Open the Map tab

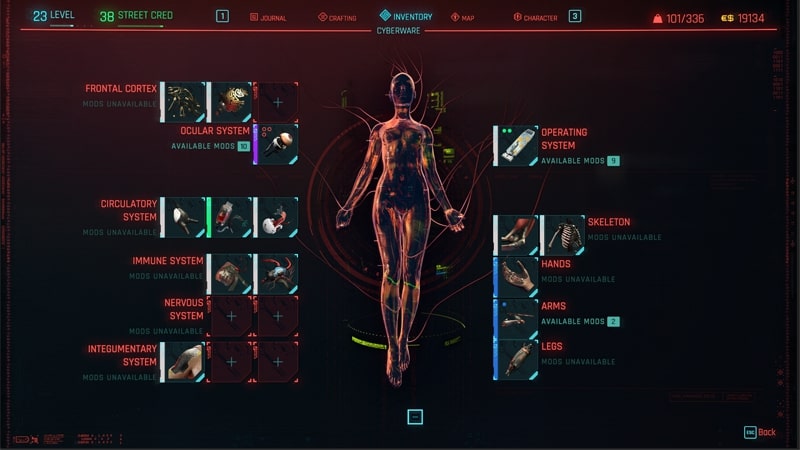click(x=463, y=17)
